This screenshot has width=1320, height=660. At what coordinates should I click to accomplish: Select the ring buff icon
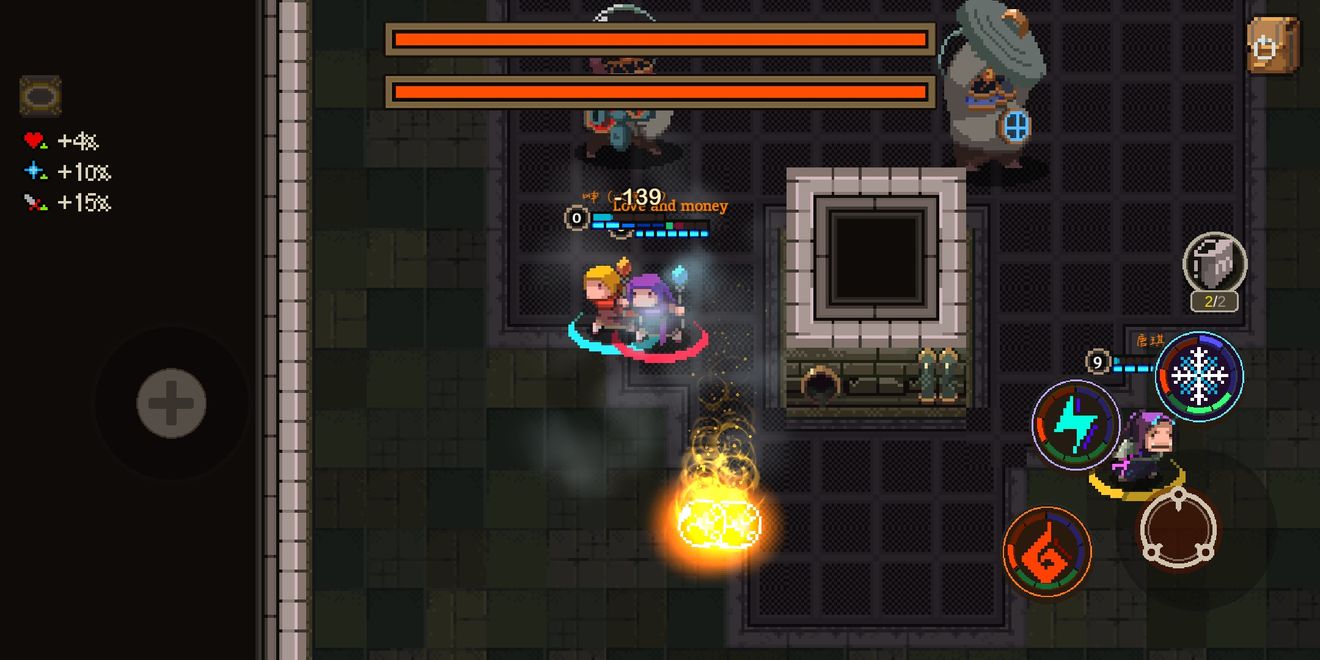40,96
